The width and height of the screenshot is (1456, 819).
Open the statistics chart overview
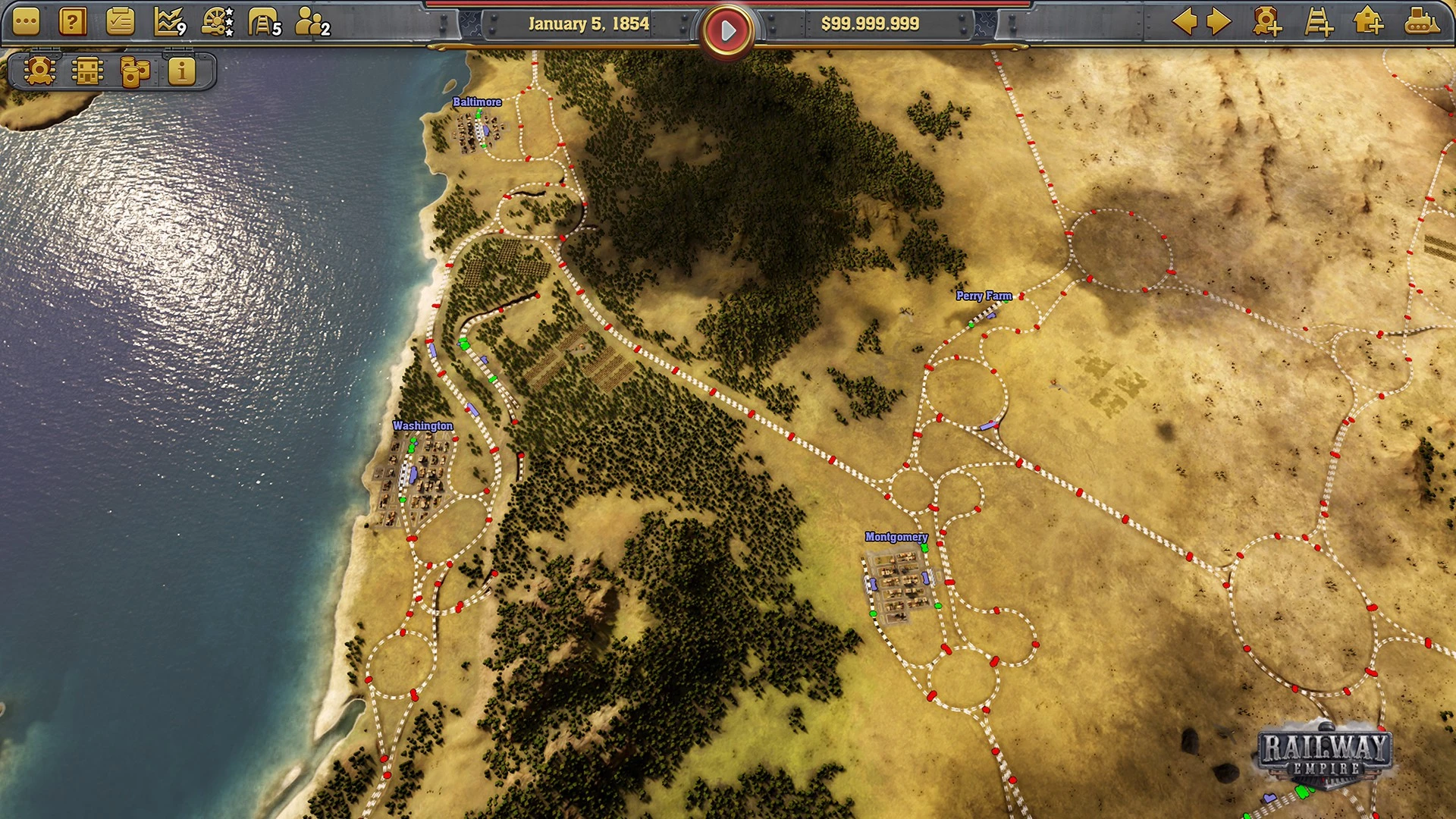(168, 23)
